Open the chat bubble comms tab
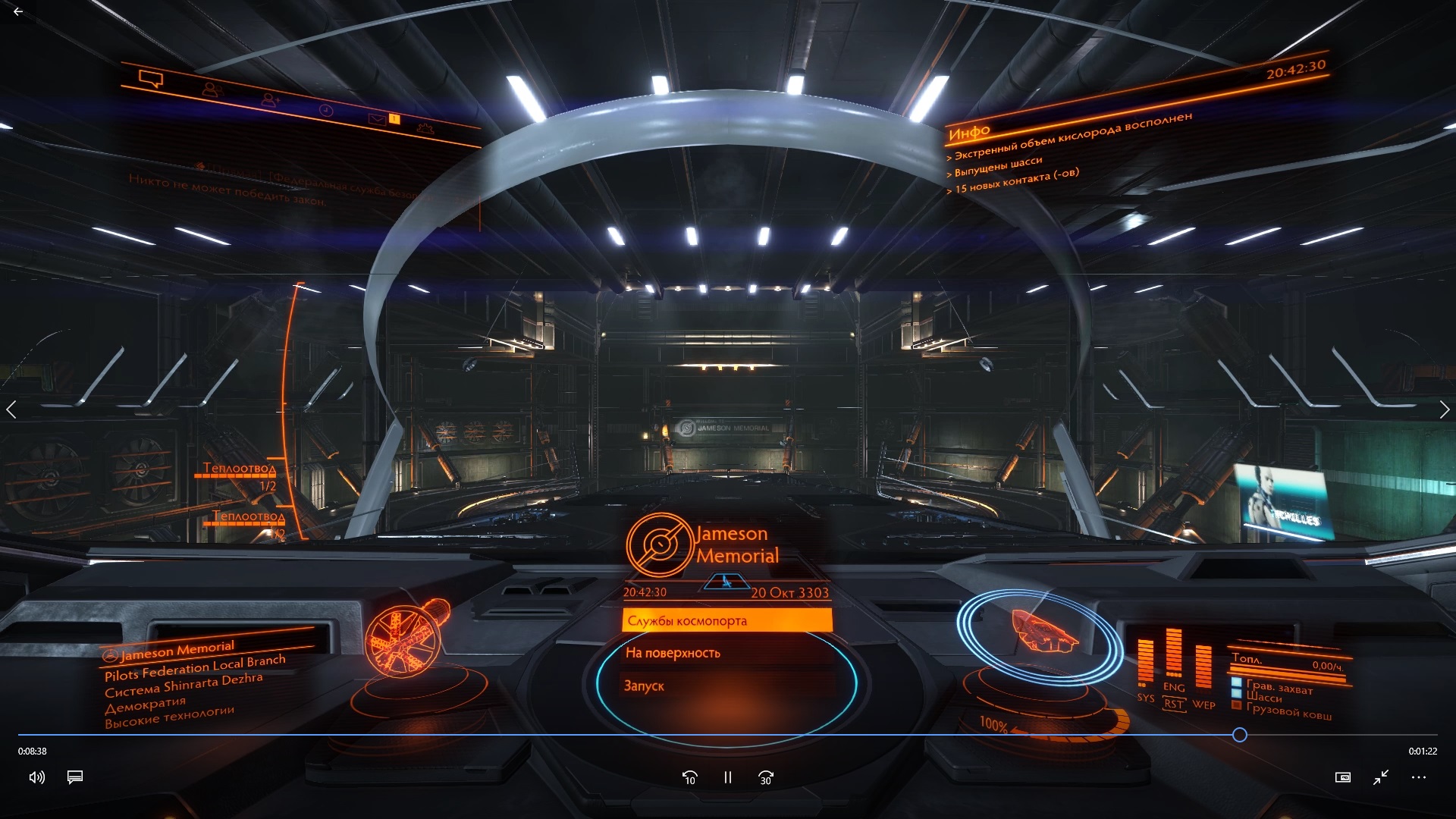The image size is (1456, 819). pyautogui.click(x=151, y=78)
